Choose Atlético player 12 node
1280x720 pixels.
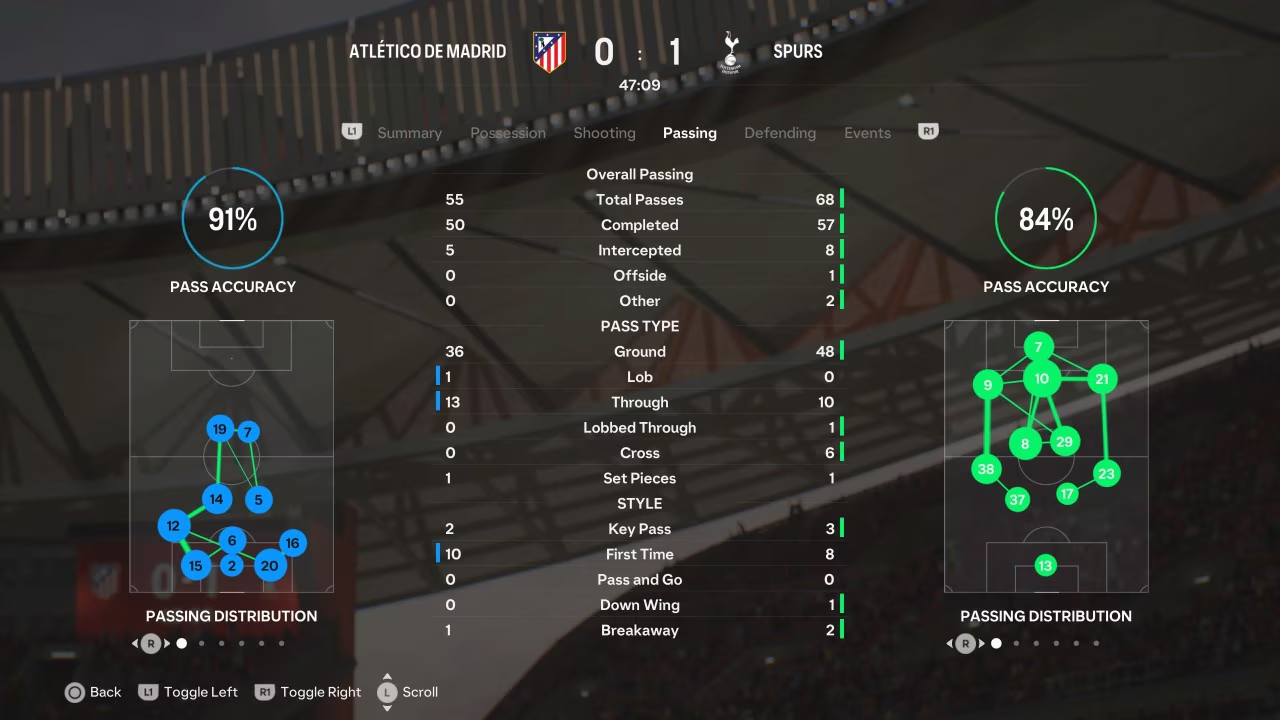(x=174, y=526)
